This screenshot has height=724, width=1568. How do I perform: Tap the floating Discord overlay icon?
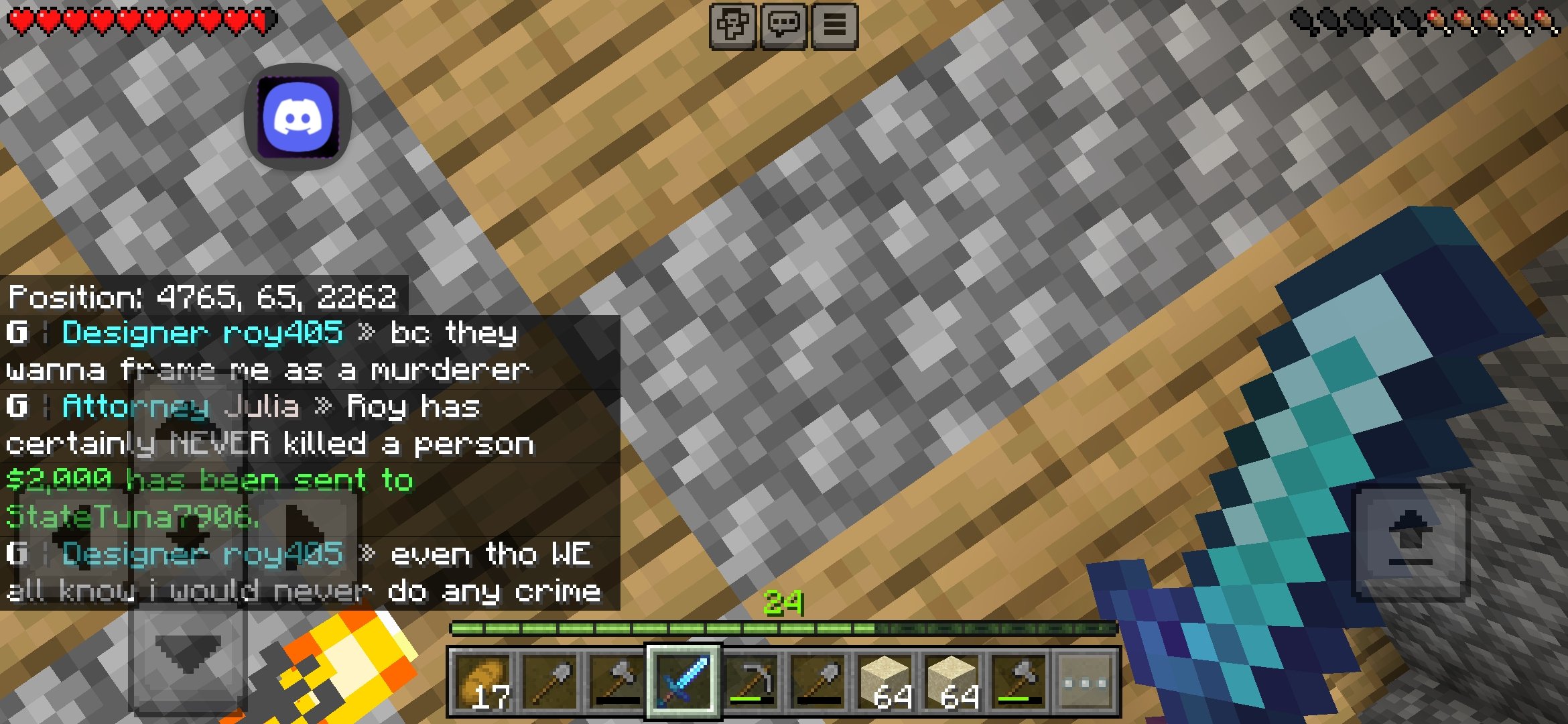(x=298, y=117)
